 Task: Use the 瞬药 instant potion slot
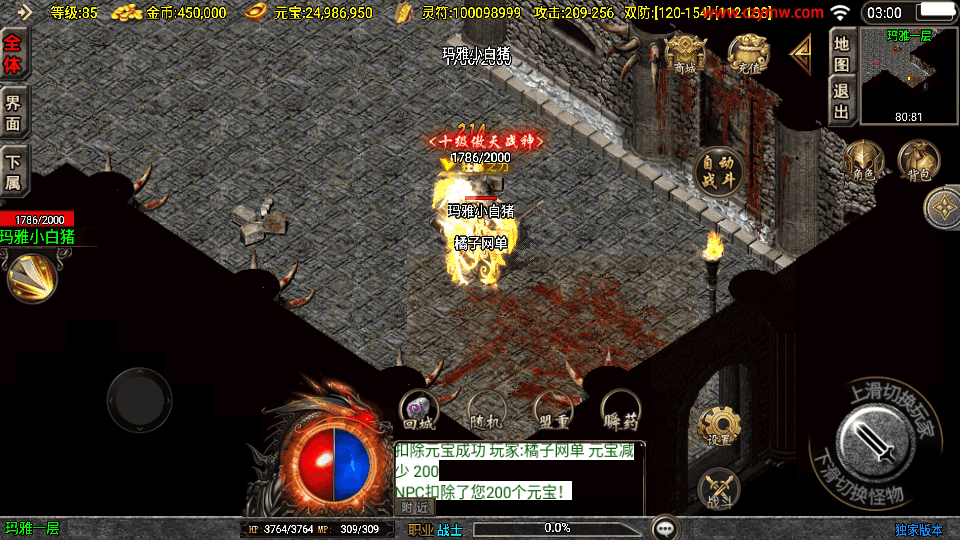620,410
